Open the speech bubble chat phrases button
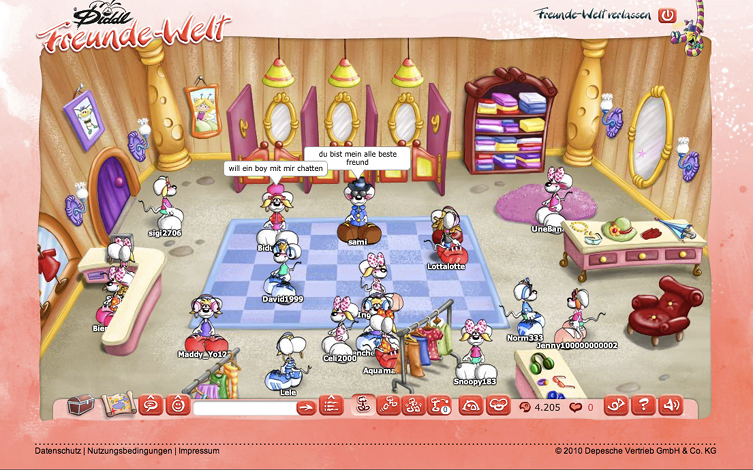The width and height of the screenshot is (753, 470). (x=151, y=405)
